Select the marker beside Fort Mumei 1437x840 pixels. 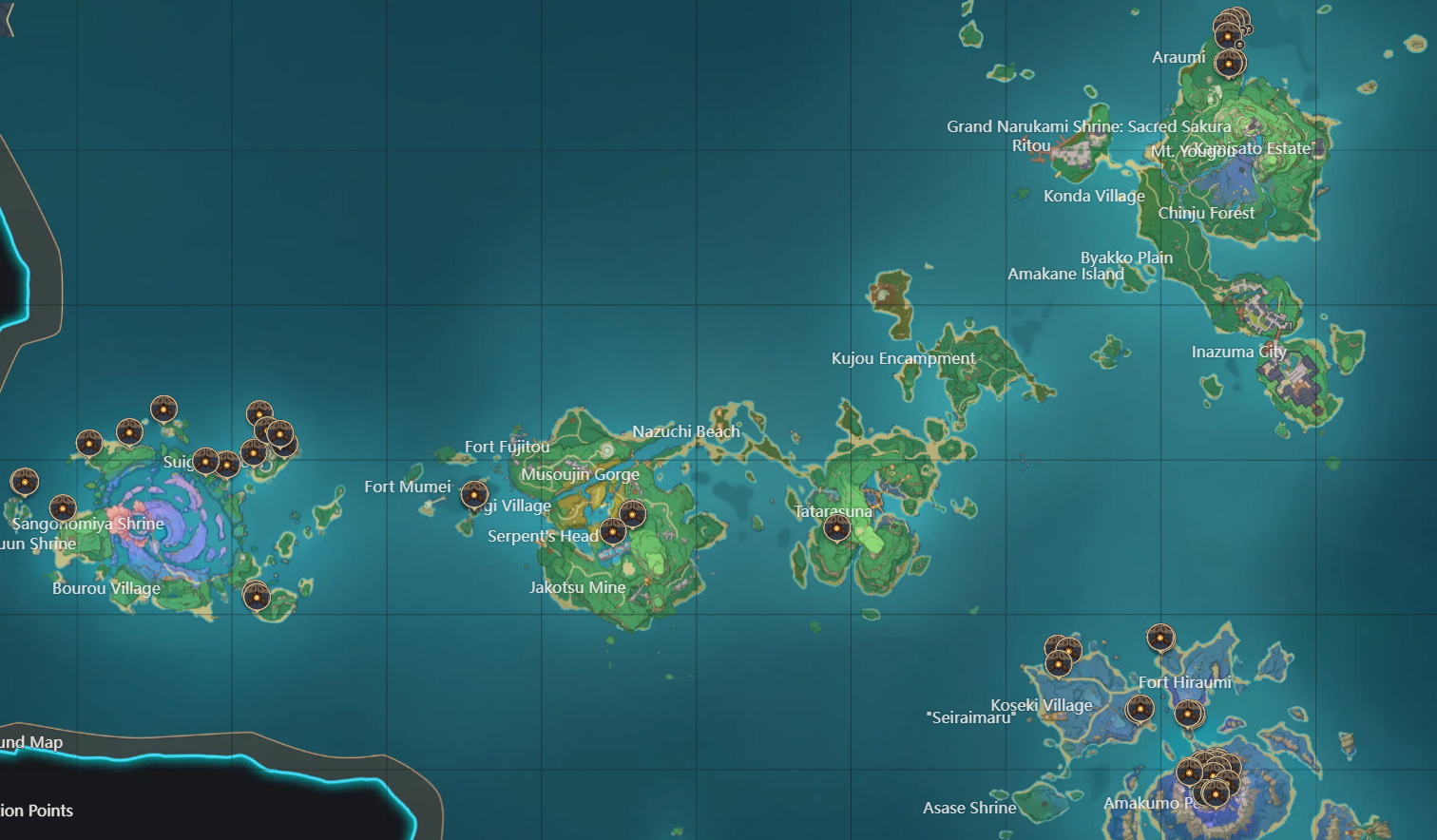(x=473, y=494)
